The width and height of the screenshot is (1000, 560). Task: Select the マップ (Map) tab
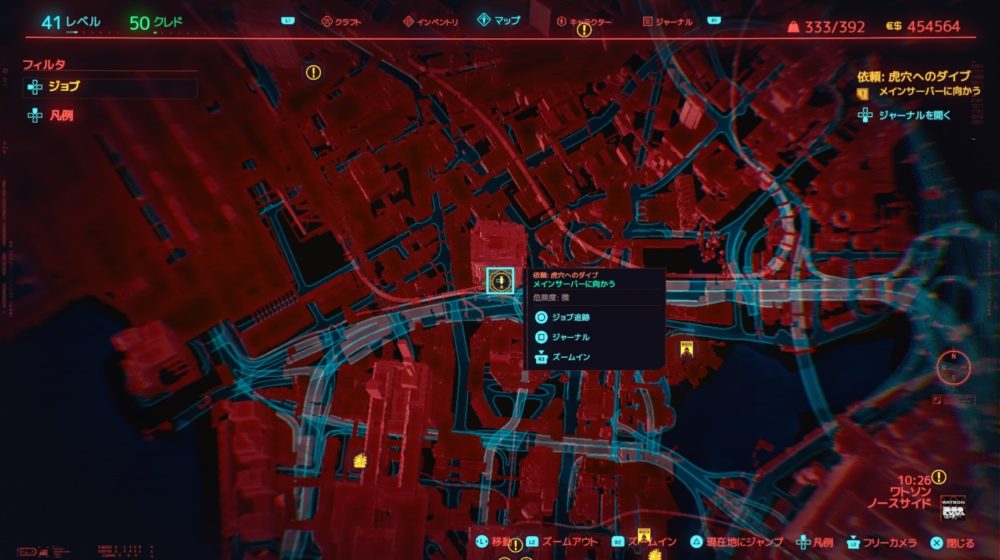coord(498,20)
